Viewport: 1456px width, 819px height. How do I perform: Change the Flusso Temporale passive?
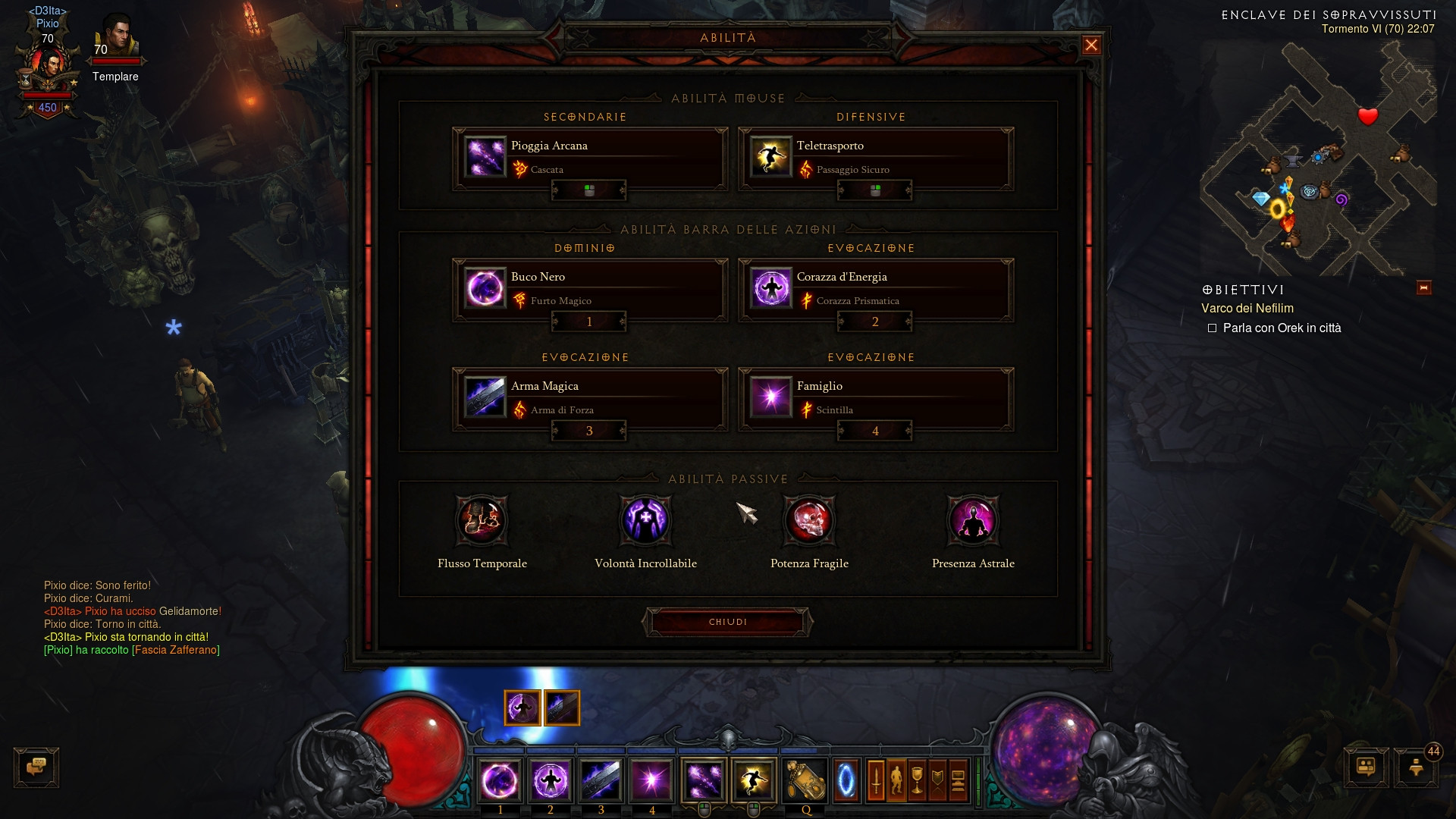click(482, 521)
